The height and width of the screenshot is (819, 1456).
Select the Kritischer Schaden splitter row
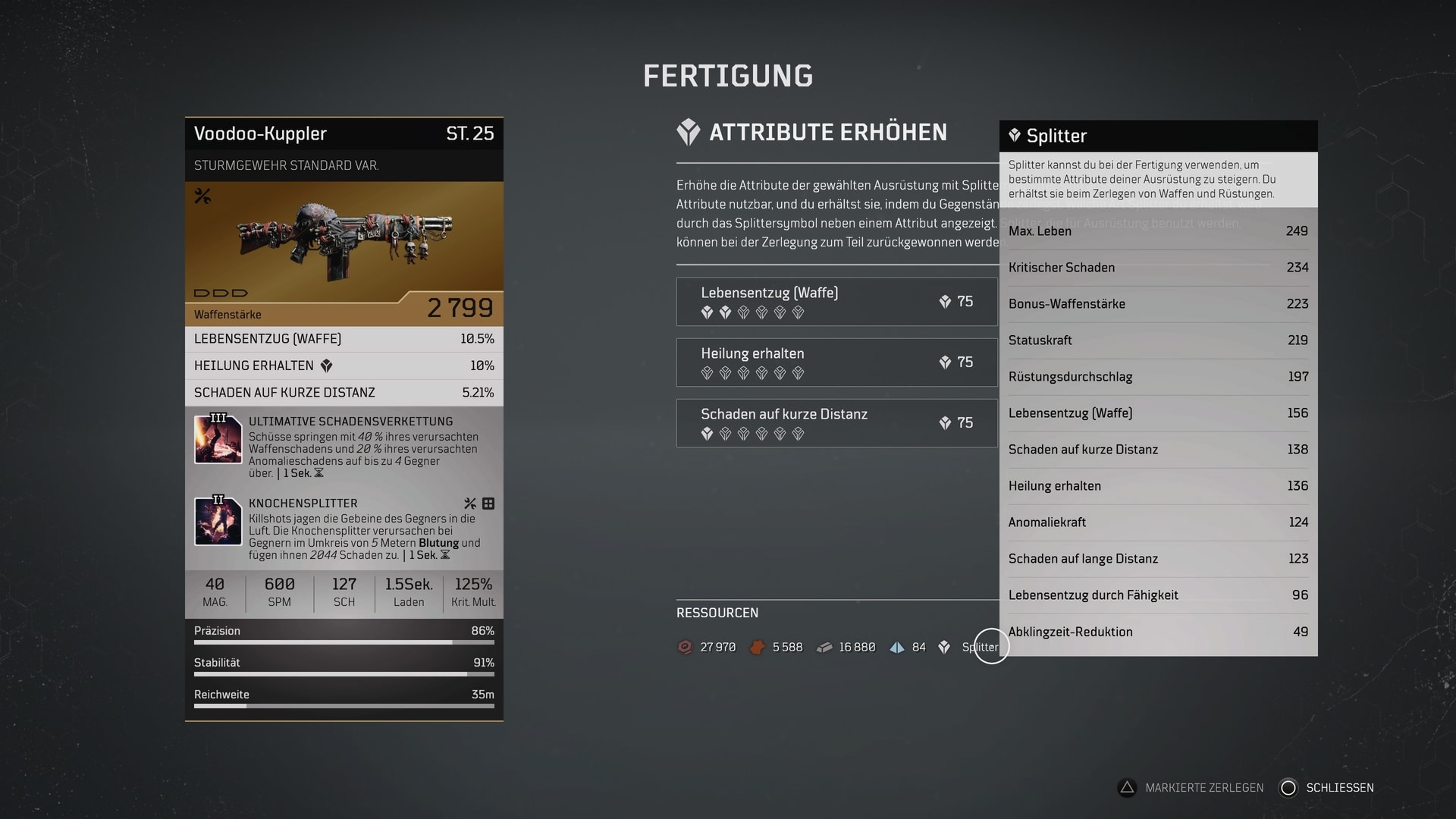click(1158, 268)
